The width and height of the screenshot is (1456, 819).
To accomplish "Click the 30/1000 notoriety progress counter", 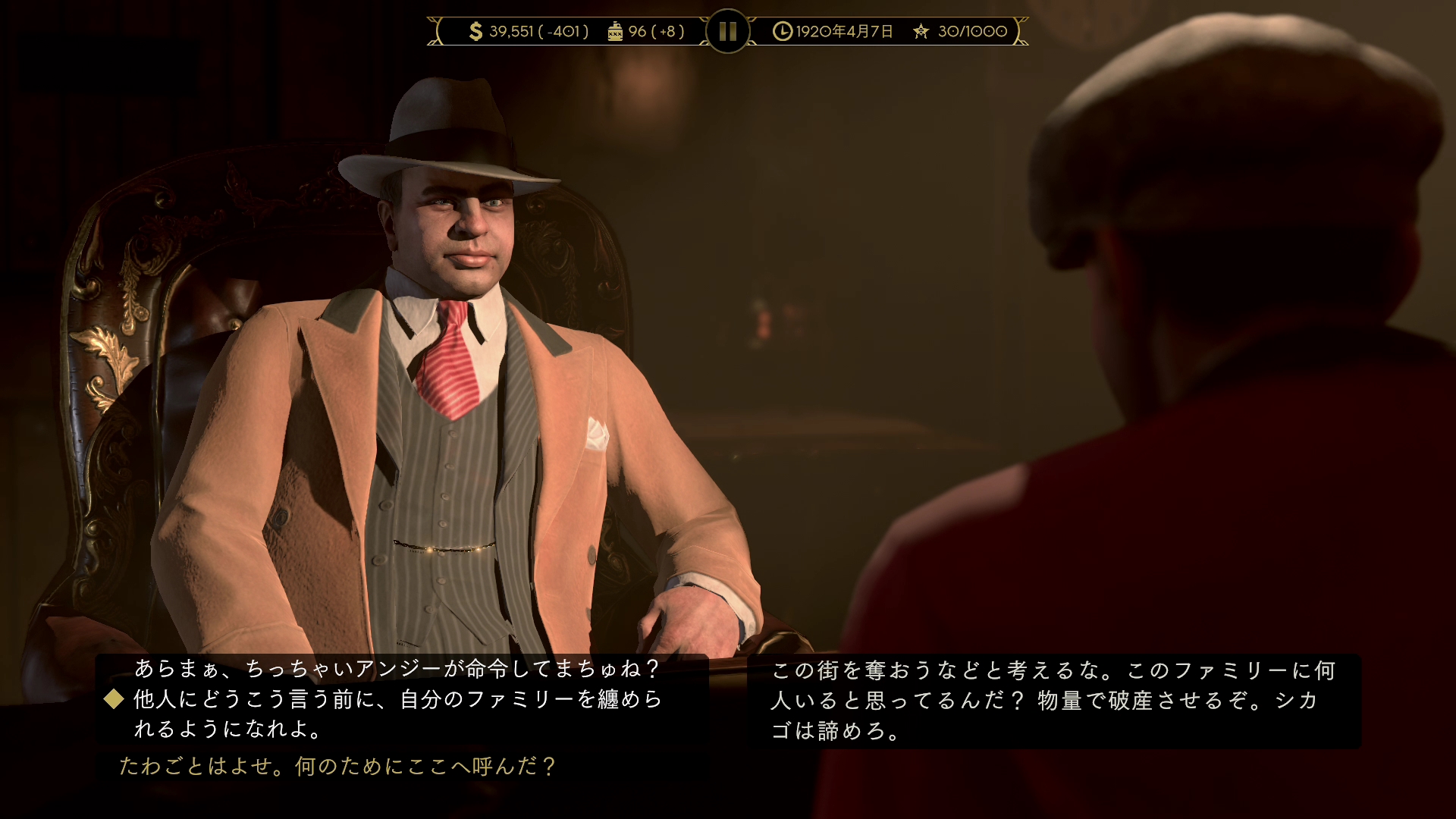I will pyautogui.click(x=971, y=32).
